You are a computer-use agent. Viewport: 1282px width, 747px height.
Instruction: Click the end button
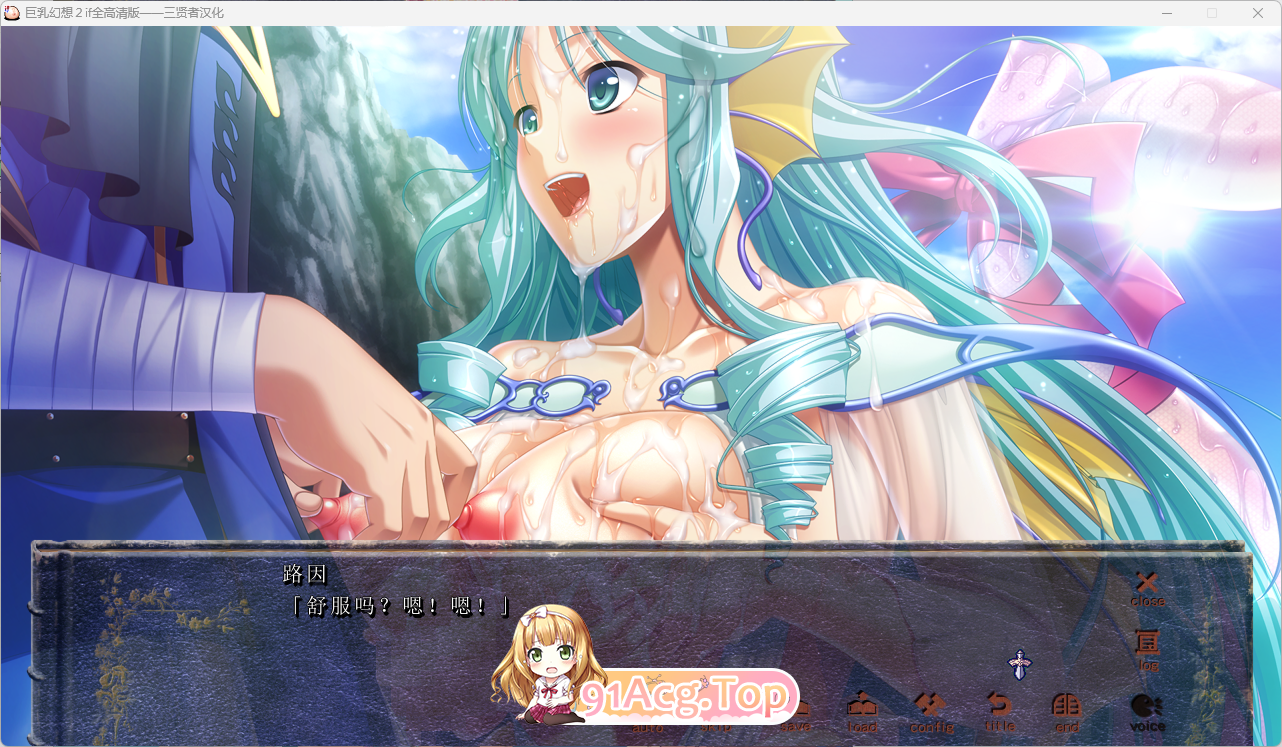pyautogui.click(x=1067, y=712)
